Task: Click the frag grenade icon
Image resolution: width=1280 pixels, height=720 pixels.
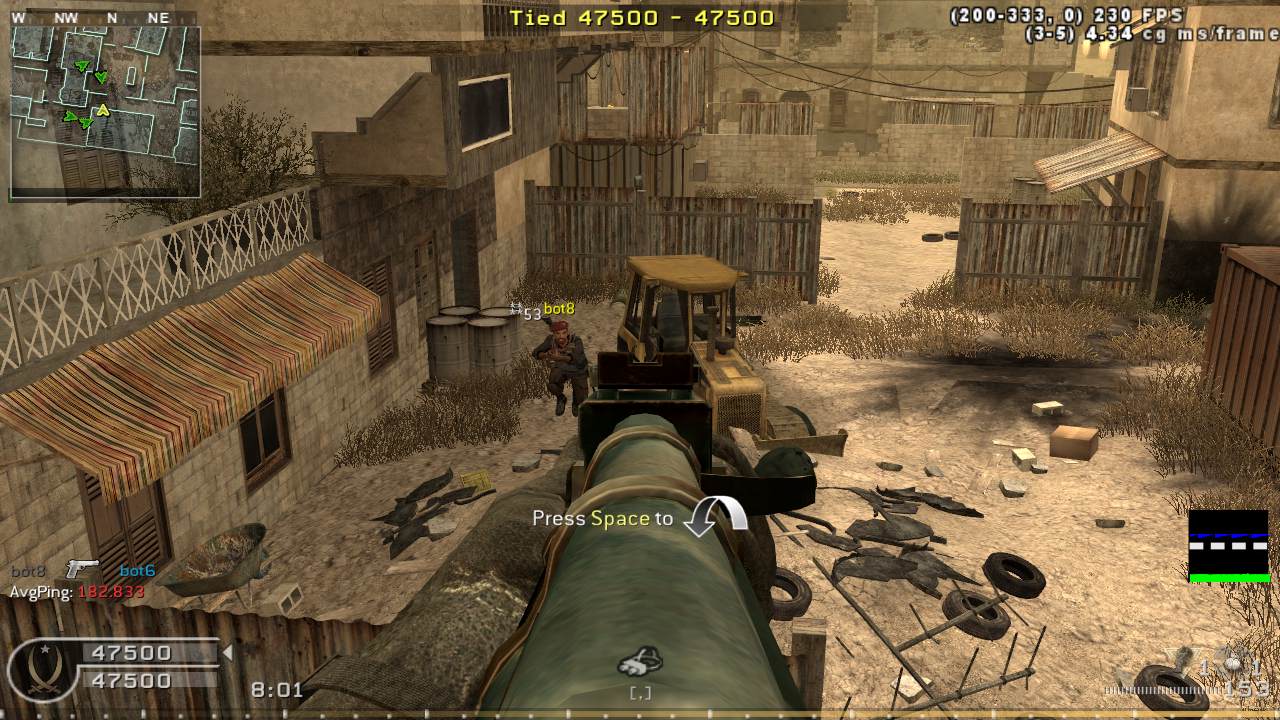Action: (1232, 665)
